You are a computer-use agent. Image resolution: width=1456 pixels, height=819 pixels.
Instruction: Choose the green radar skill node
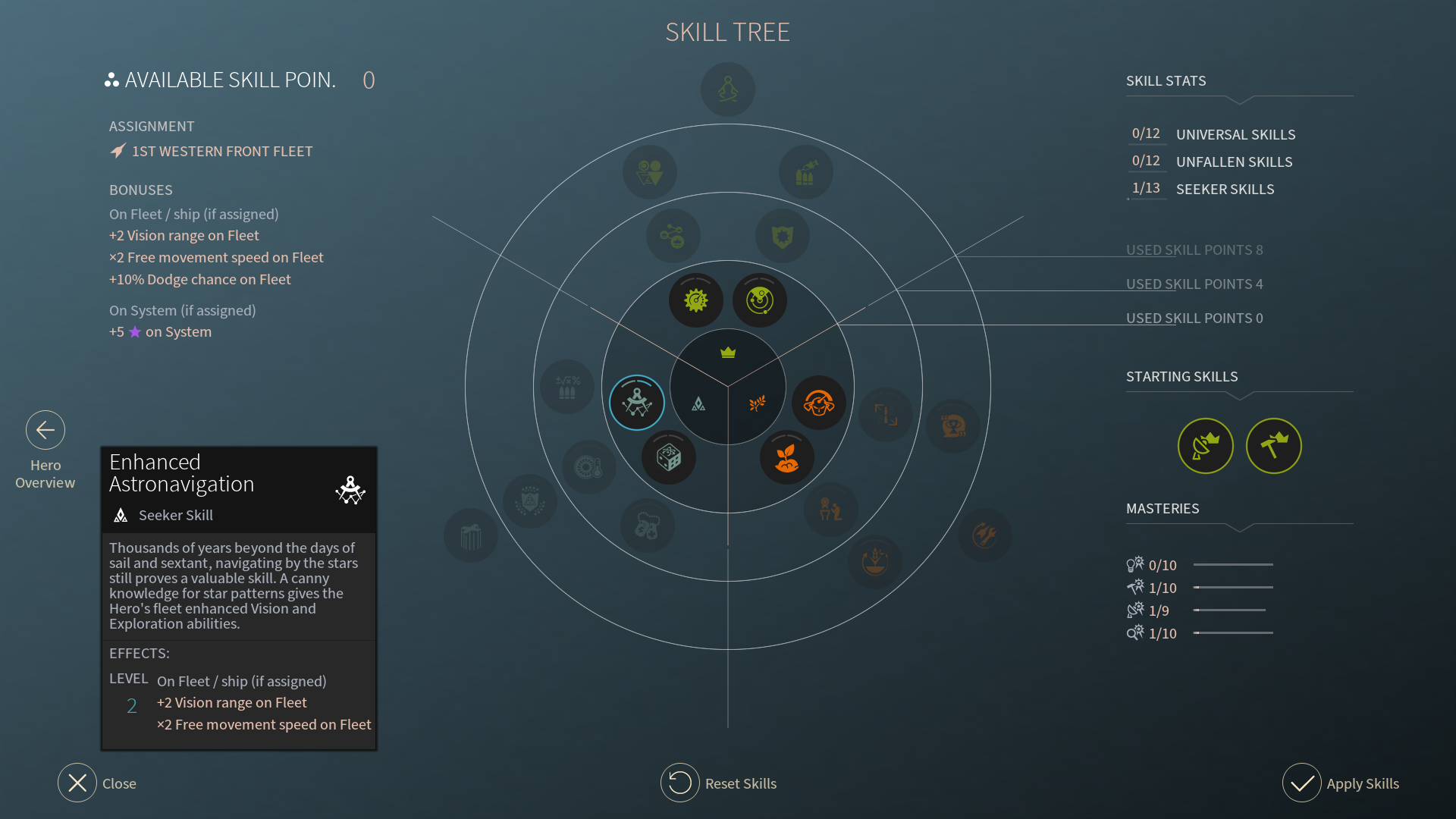(x=760, y=300)
